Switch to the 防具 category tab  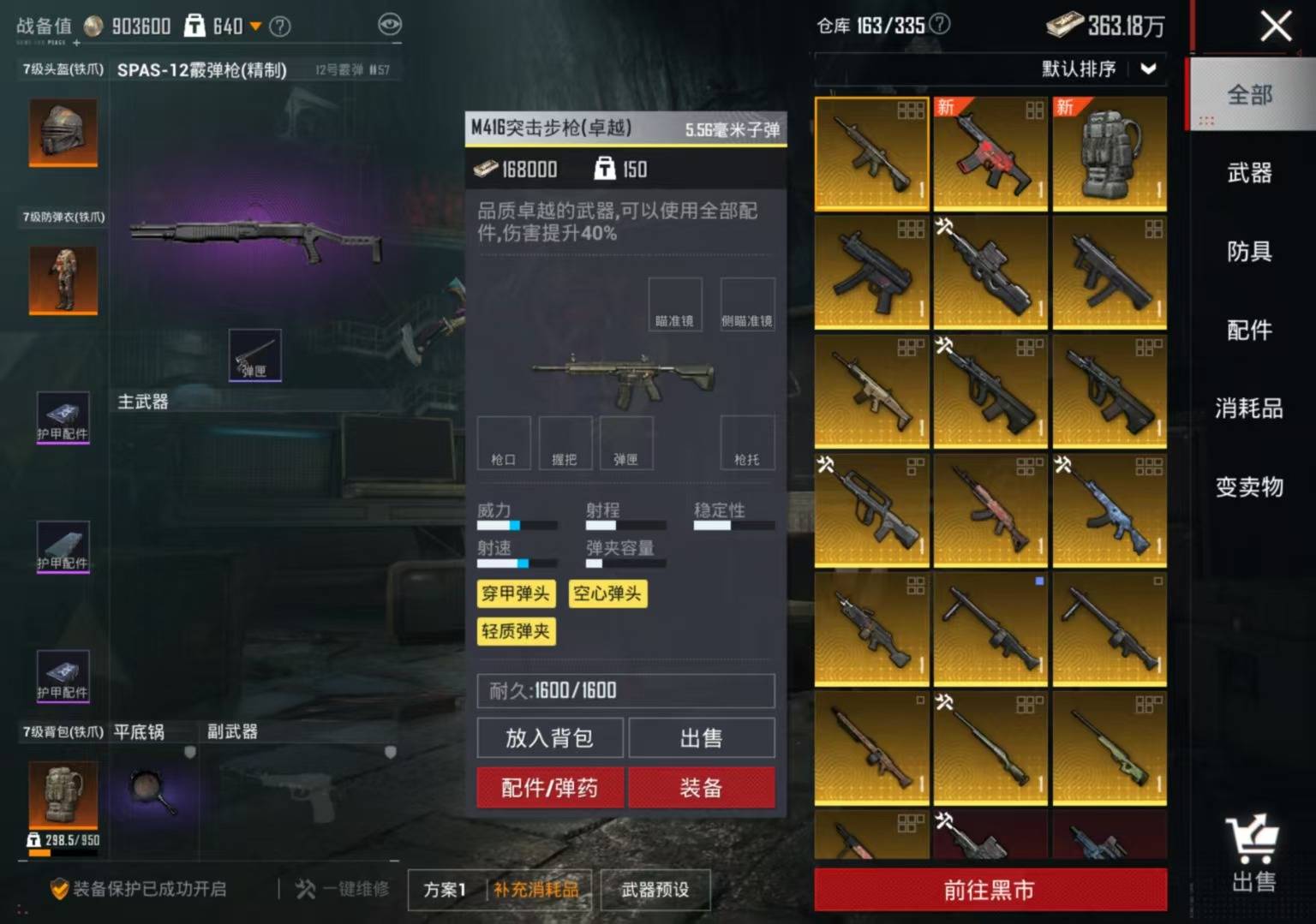(1249, 252)
